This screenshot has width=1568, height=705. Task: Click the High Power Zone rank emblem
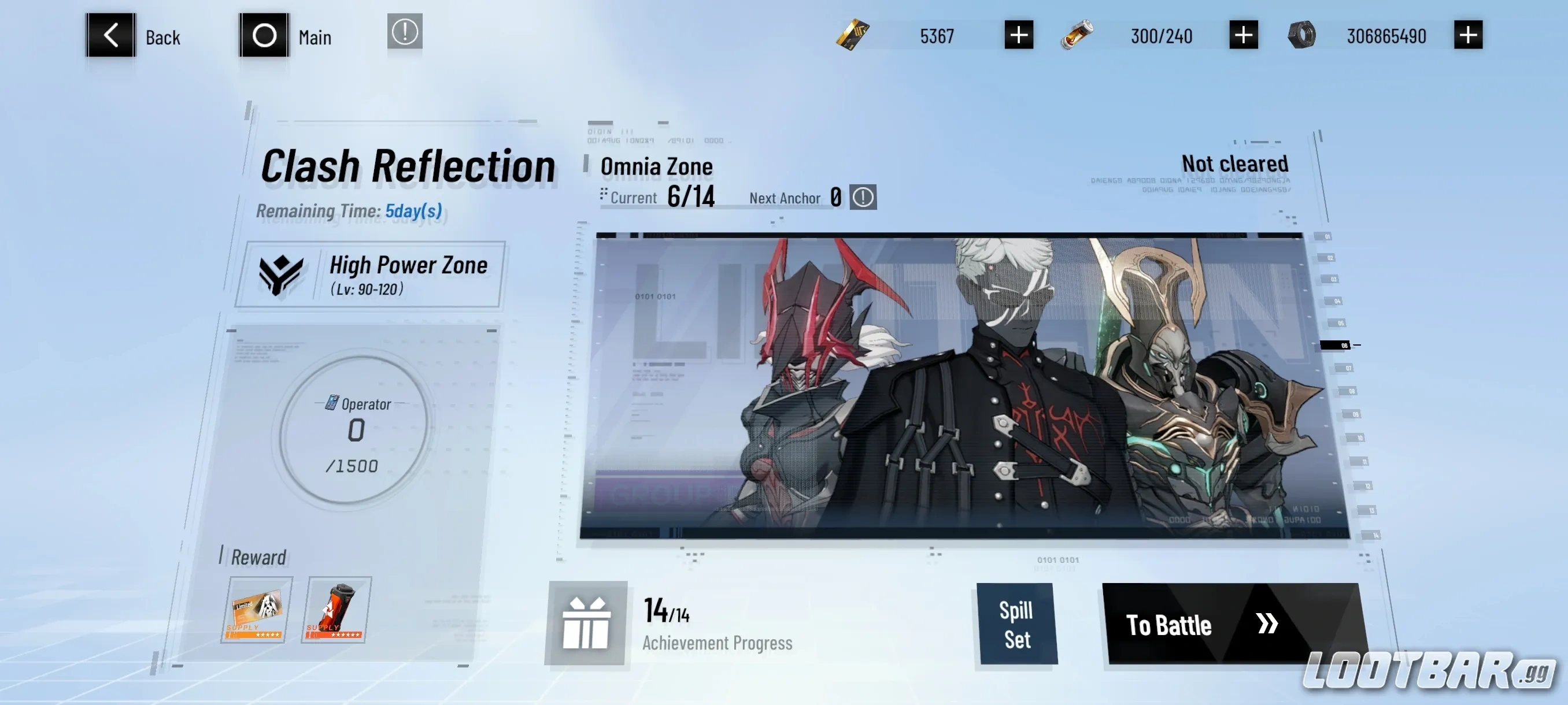[281, 276]
